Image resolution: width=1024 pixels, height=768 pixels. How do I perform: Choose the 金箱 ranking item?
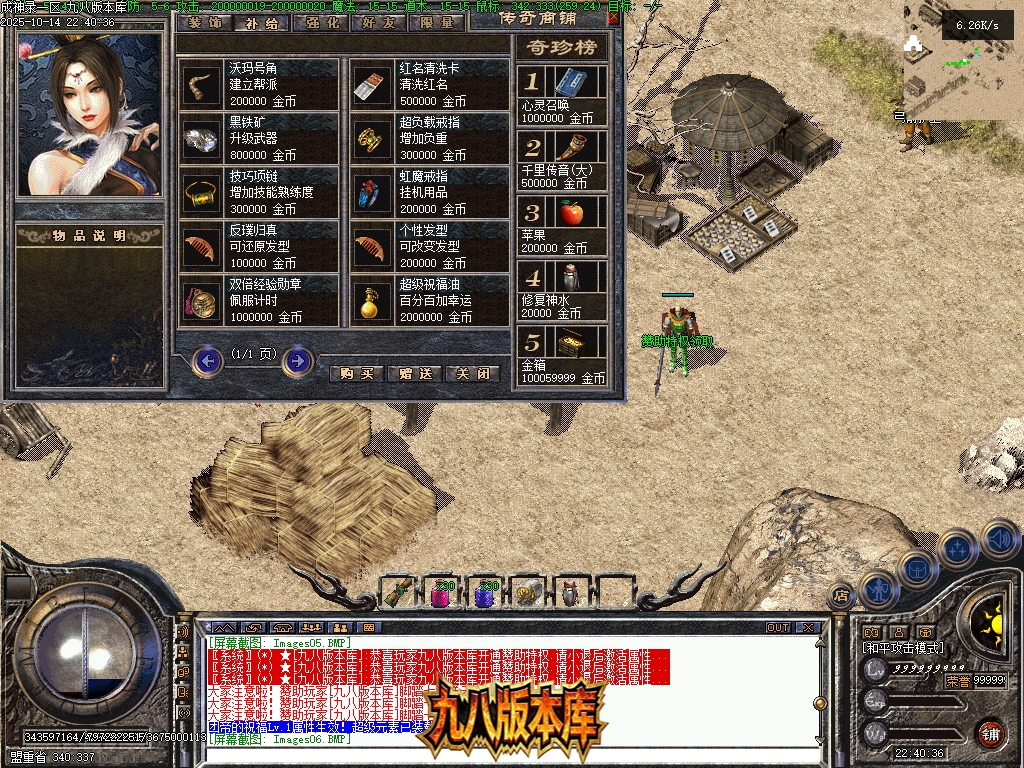(x=563, y=355)
